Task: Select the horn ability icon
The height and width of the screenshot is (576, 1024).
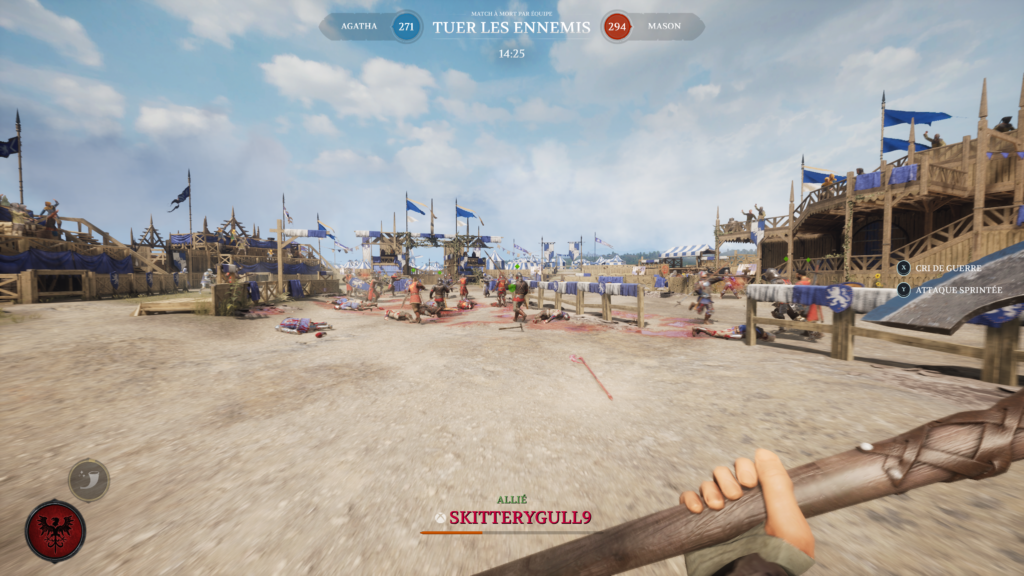Action: [89, 480]
